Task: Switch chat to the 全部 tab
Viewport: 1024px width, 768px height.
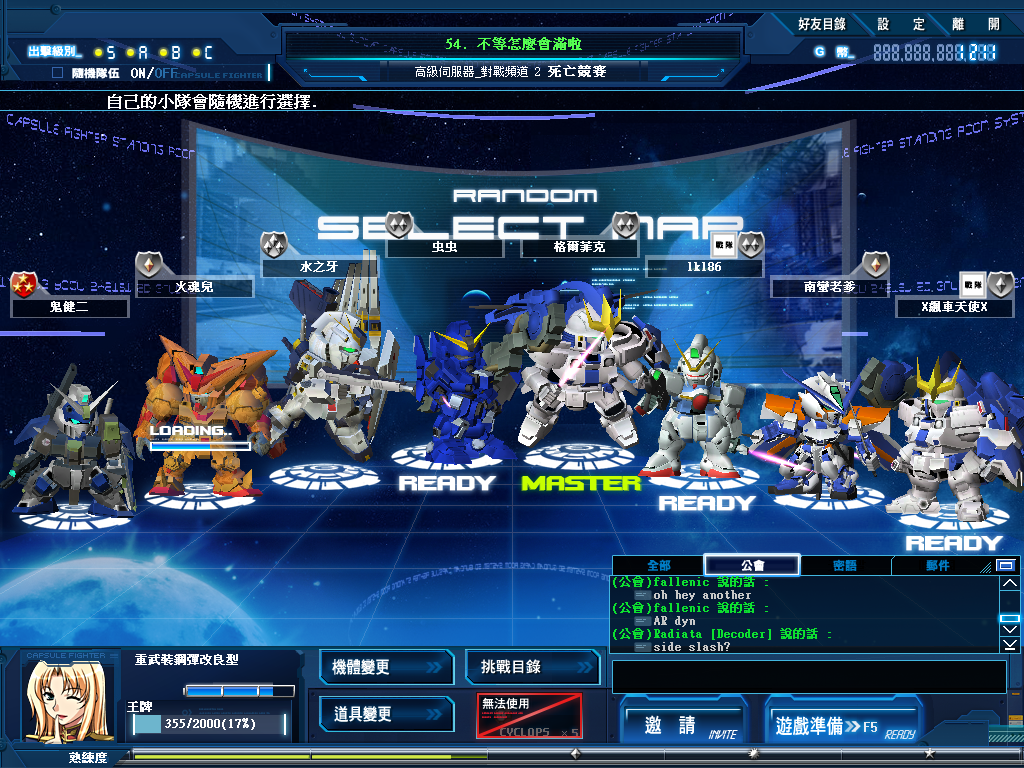Action: click(658, 566)
